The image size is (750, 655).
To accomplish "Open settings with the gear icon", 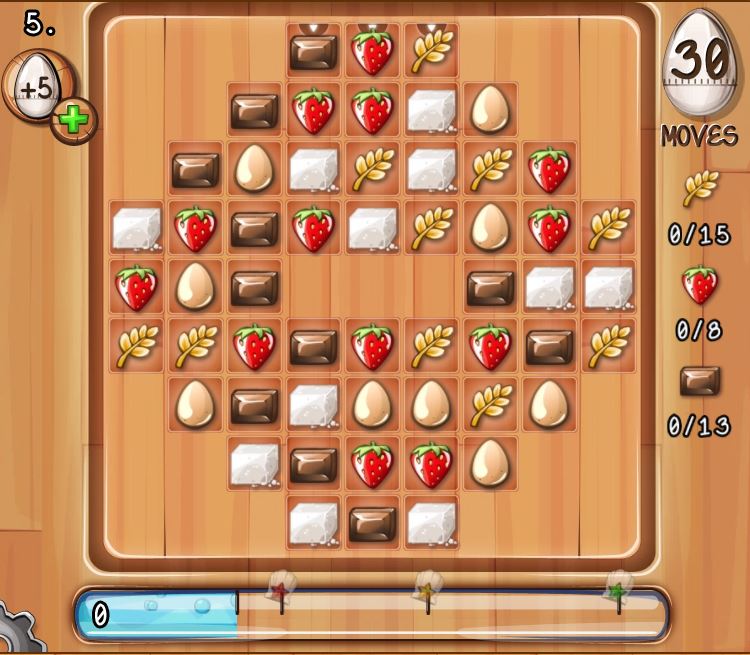I will [x=15, y=632].
